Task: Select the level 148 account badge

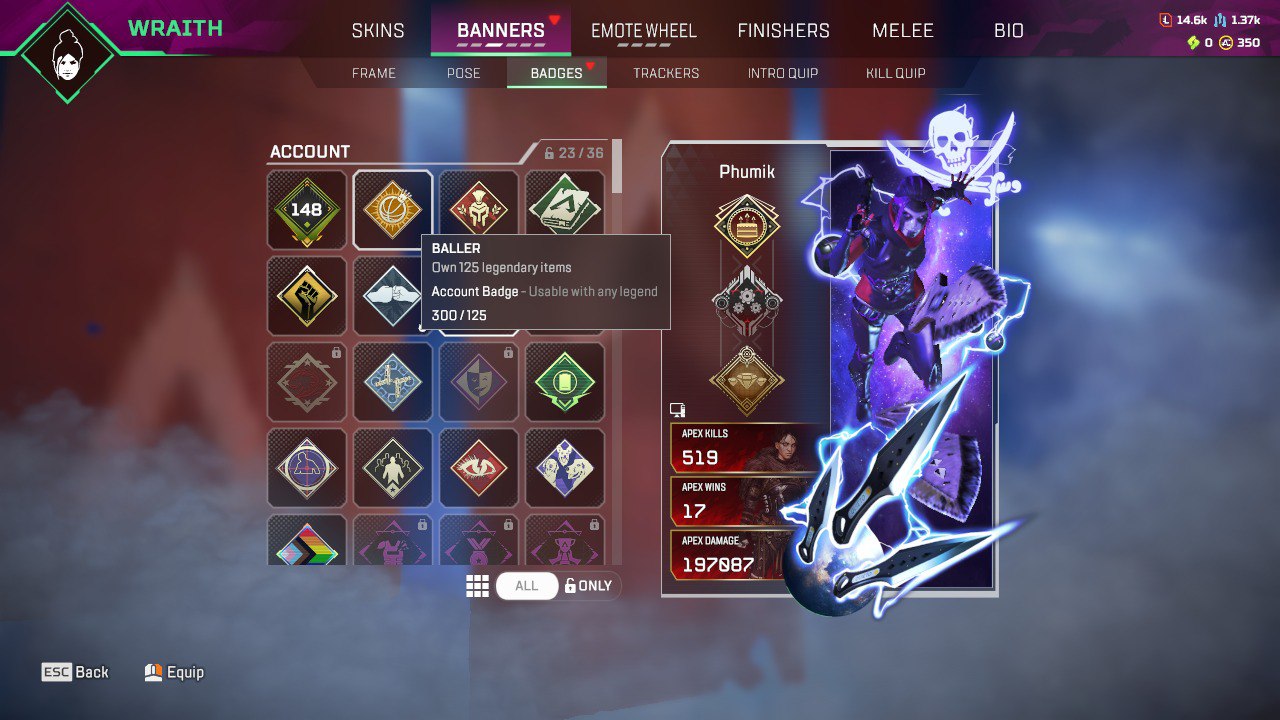Action: point(306,209)
